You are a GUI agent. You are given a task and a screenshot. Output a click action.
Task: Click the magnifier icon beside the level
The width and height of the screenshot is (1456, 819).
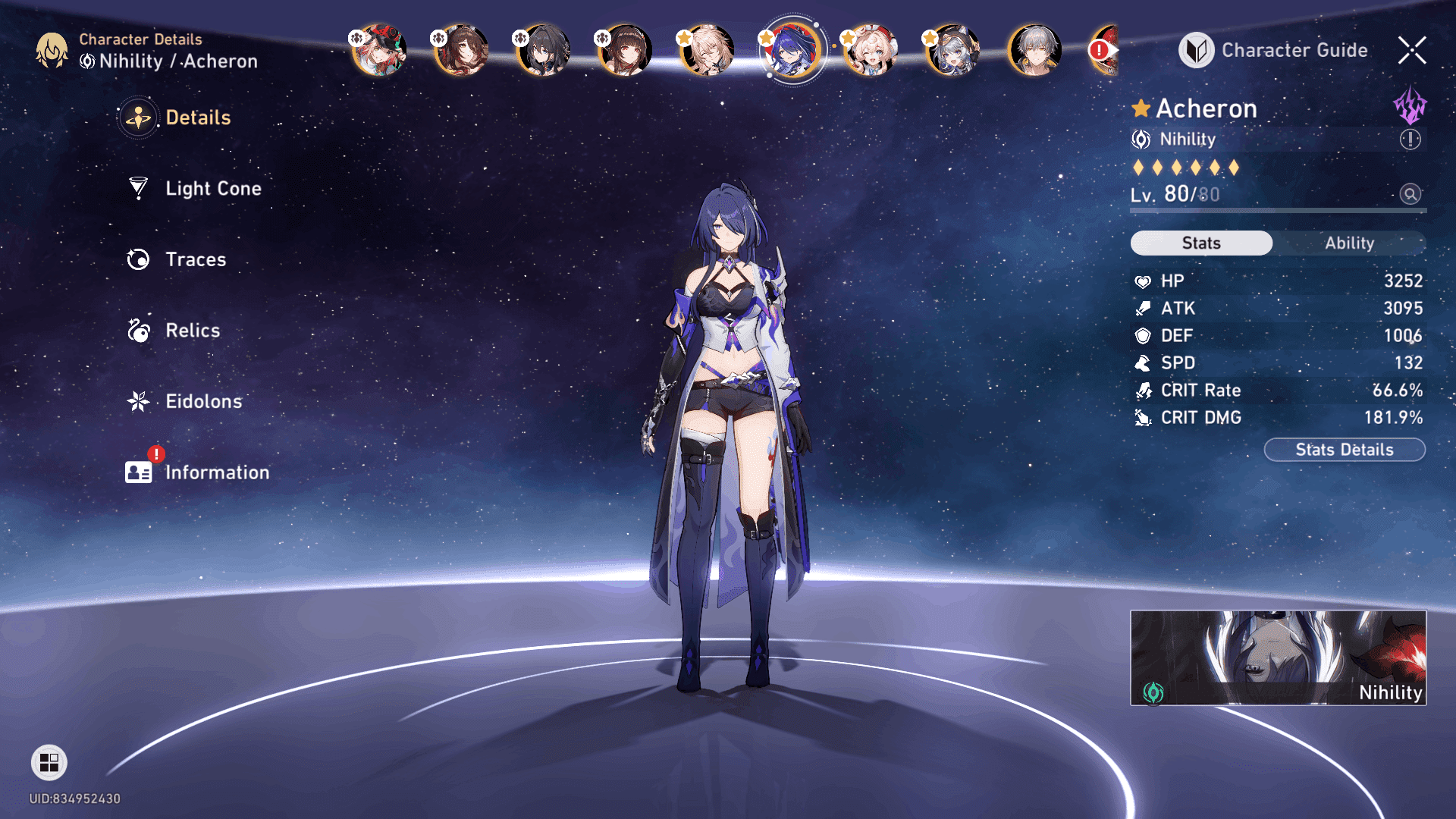[1410, 194]
